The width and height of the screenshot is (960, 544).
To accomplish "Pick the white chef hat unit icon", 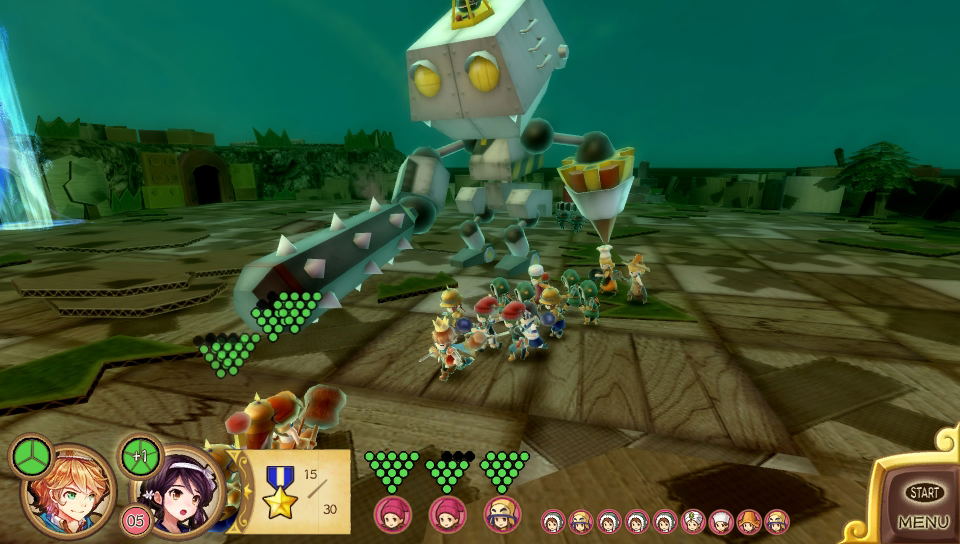I will click(x=721, y=521).
